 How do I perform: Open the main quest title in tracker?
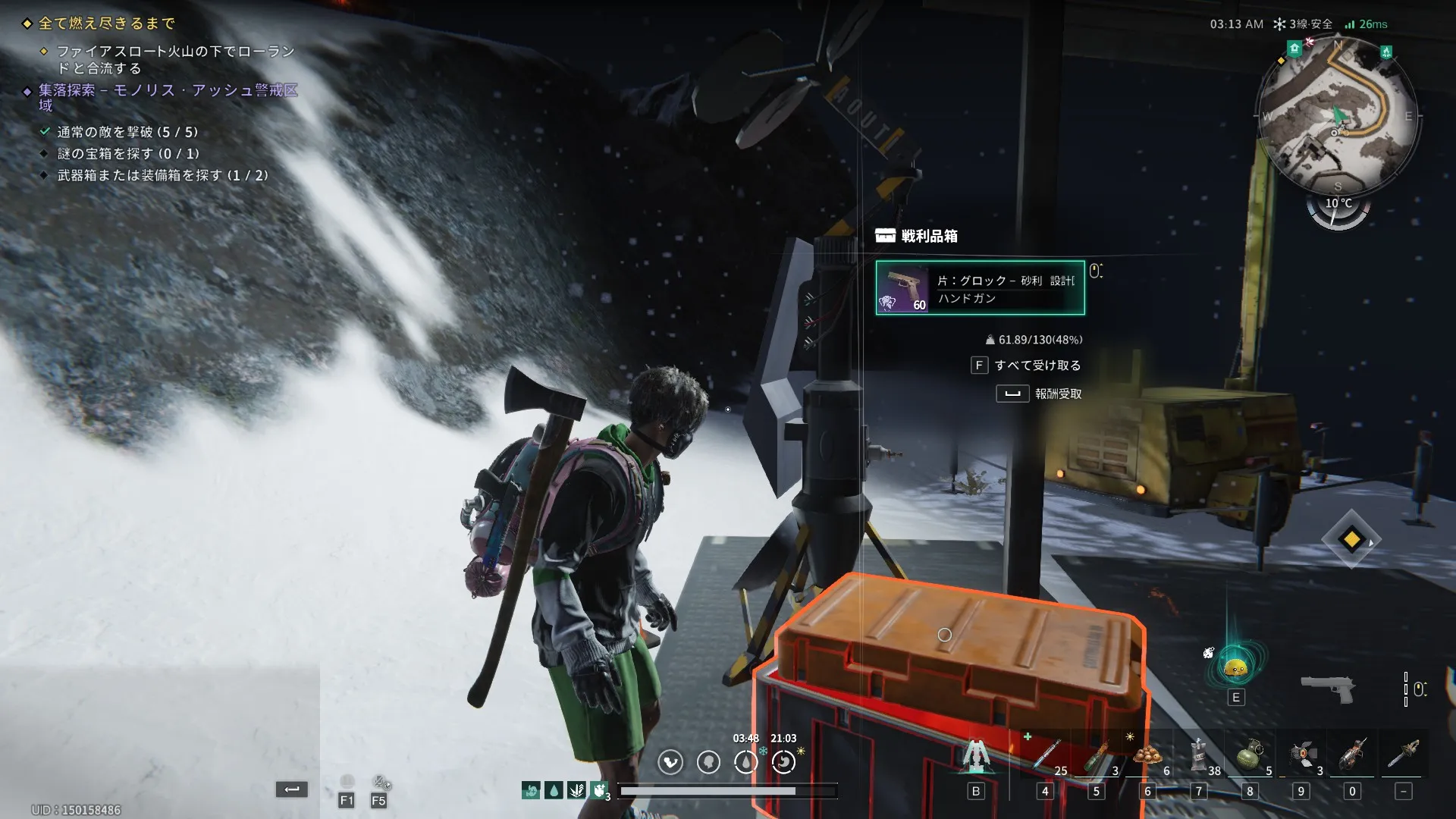point(107,24)
